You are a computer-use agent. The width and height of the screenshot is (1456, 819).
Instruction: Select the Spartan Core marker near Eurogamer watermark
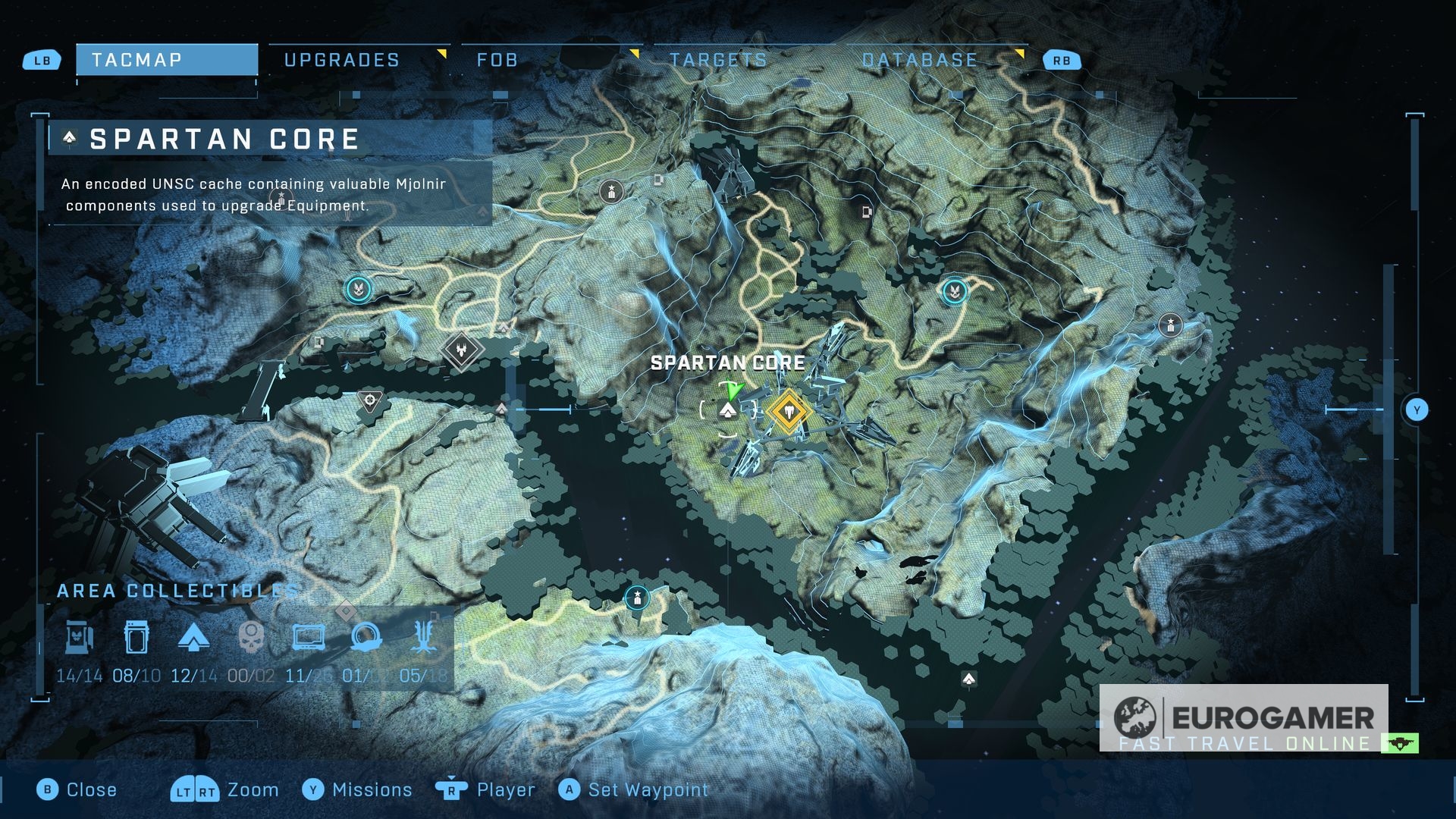click(968, 679)
